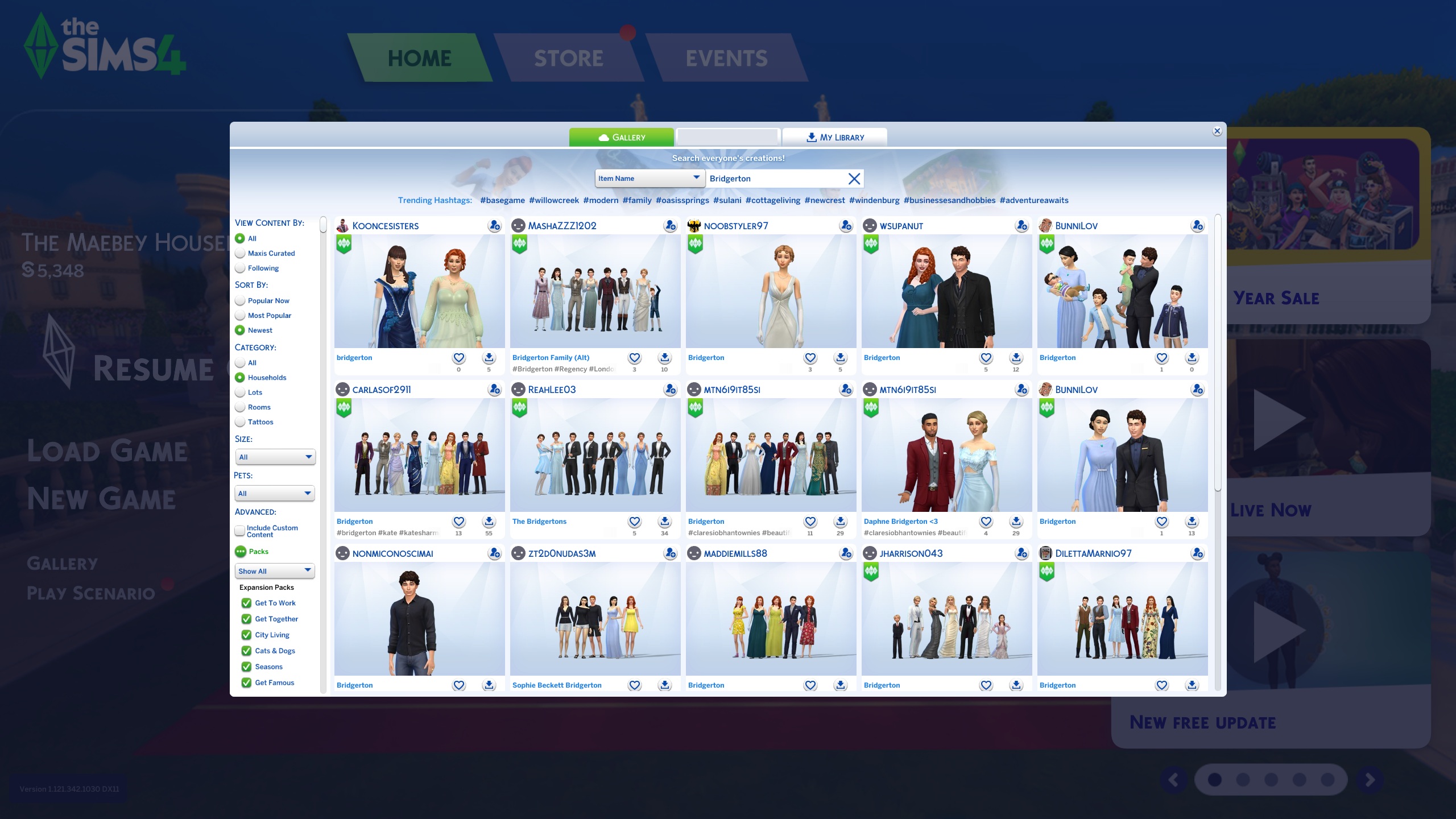Clear the Bridgerton search with the X icon

pyautogui.click(x=854, y=178)
